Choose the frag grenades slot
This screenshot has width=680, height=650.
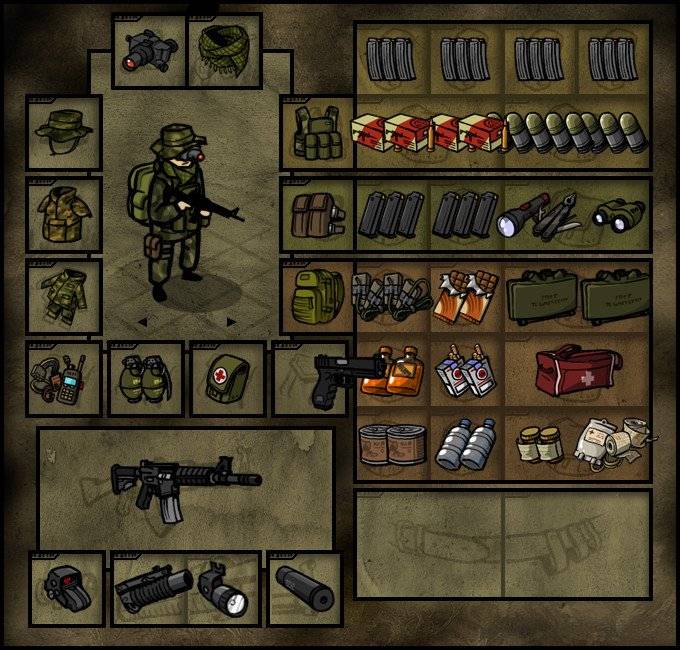click(x=146, y=378)
